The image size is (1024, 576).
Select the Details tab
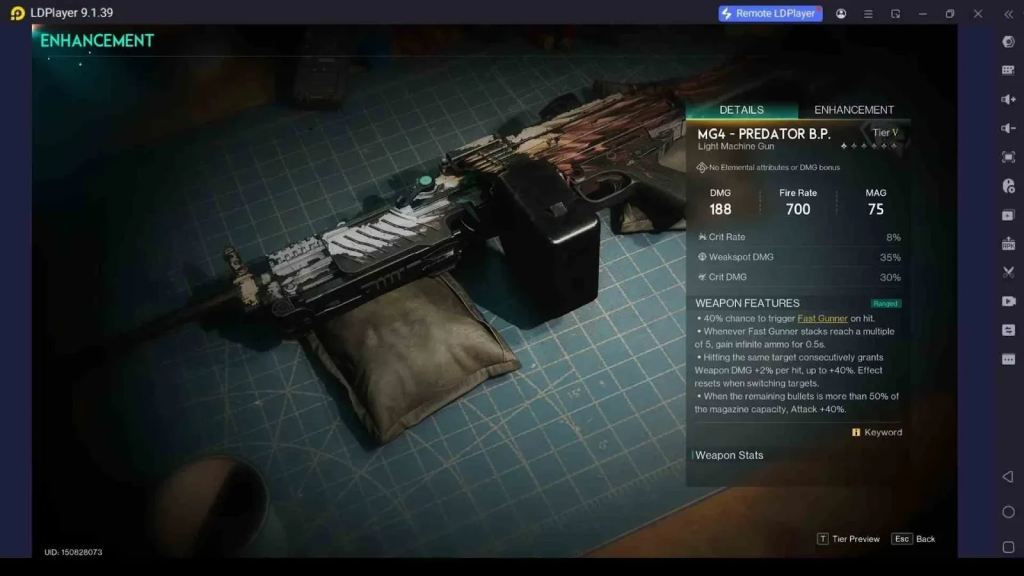click(x=741, y=110)
